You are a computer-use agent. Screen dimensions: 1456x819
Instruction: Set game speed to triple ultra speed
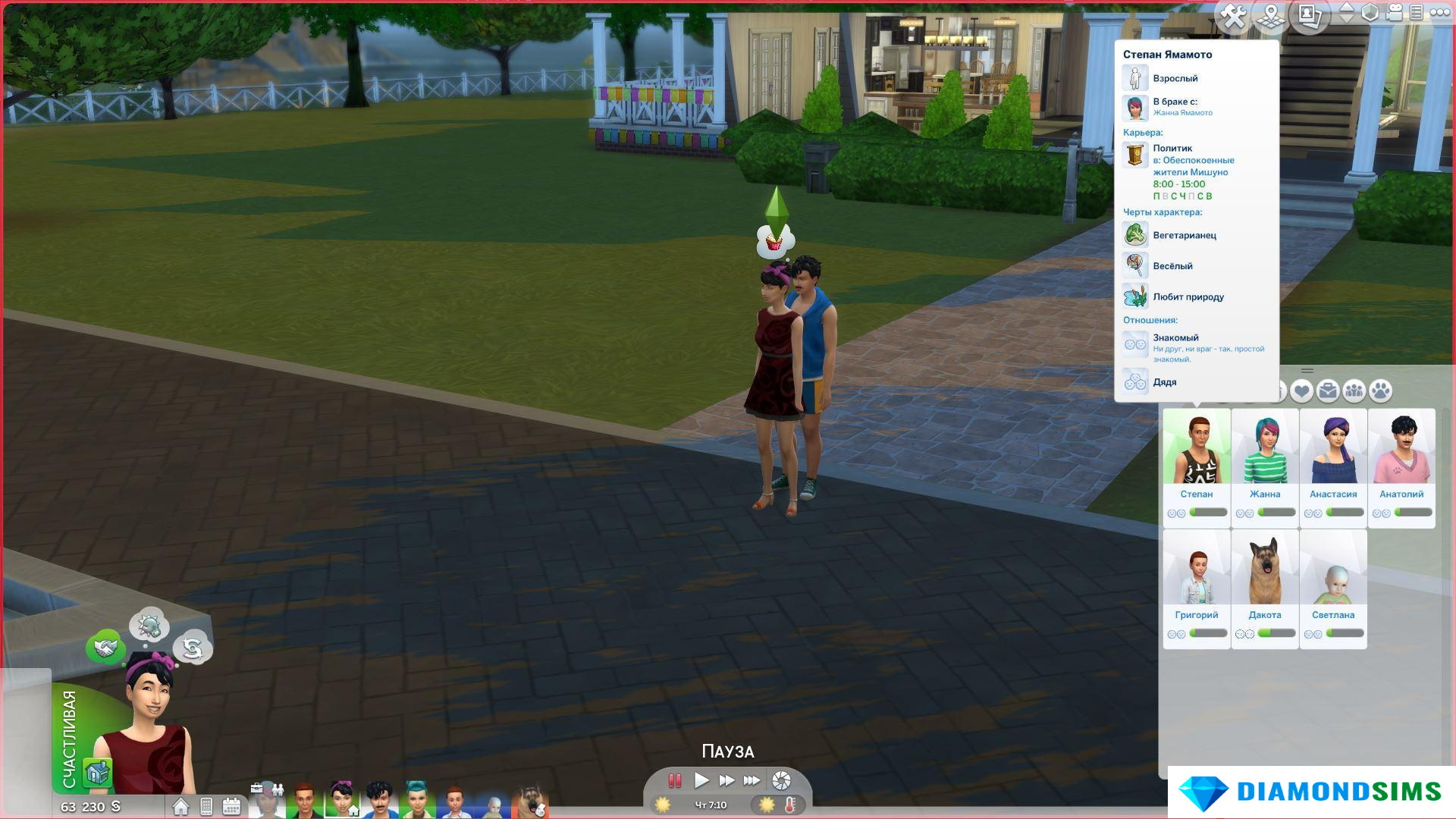click(x=752, y=780)
